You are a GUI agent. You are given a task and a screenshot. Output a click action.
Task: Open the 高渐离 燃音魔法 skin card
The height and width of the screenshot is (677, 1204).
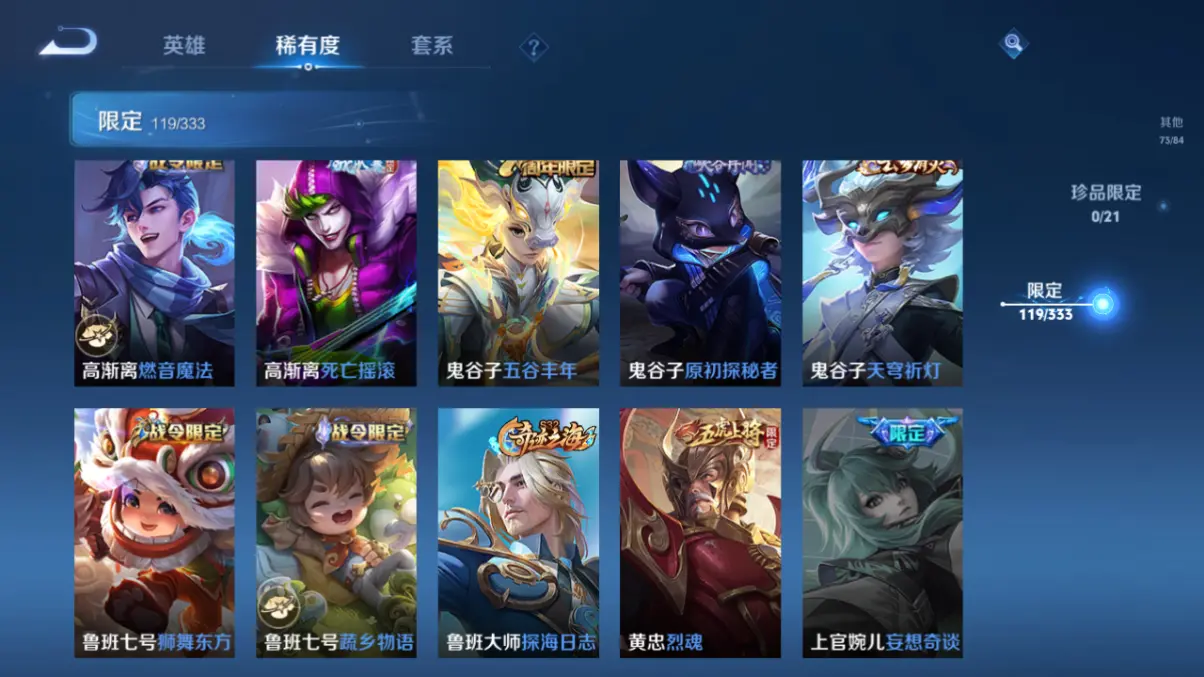154,273
